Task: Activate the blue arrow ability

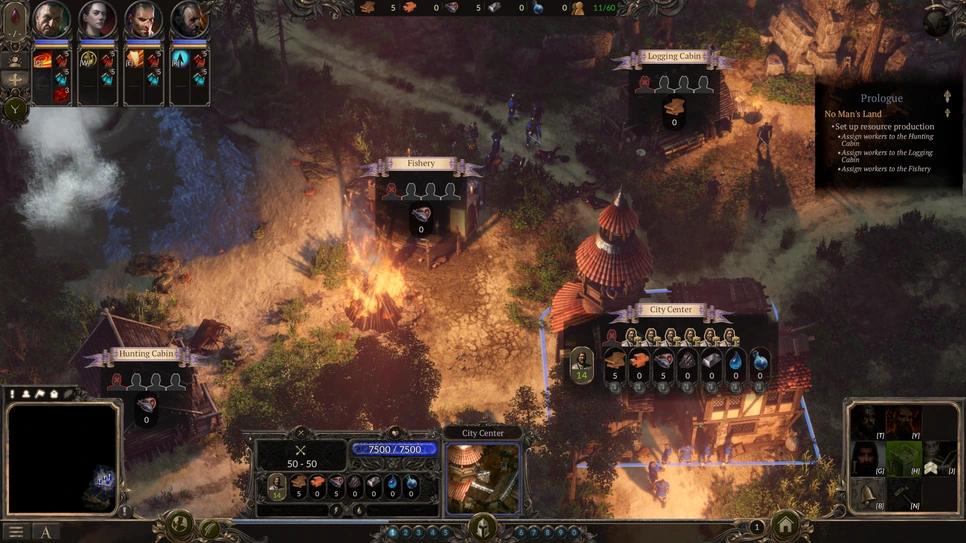Action: tap(182, 60)
